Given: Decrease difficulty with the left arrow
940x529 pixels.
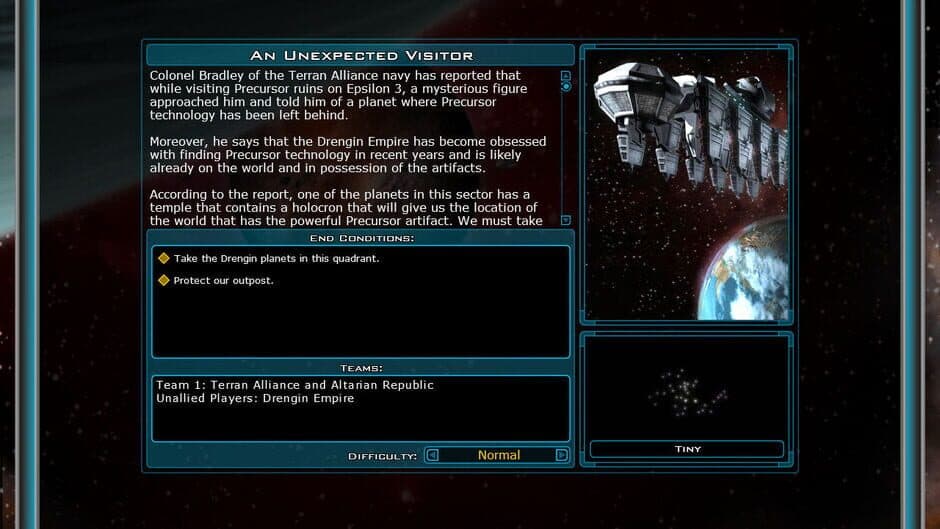Looking at the screenshot, I should point(433,455).
